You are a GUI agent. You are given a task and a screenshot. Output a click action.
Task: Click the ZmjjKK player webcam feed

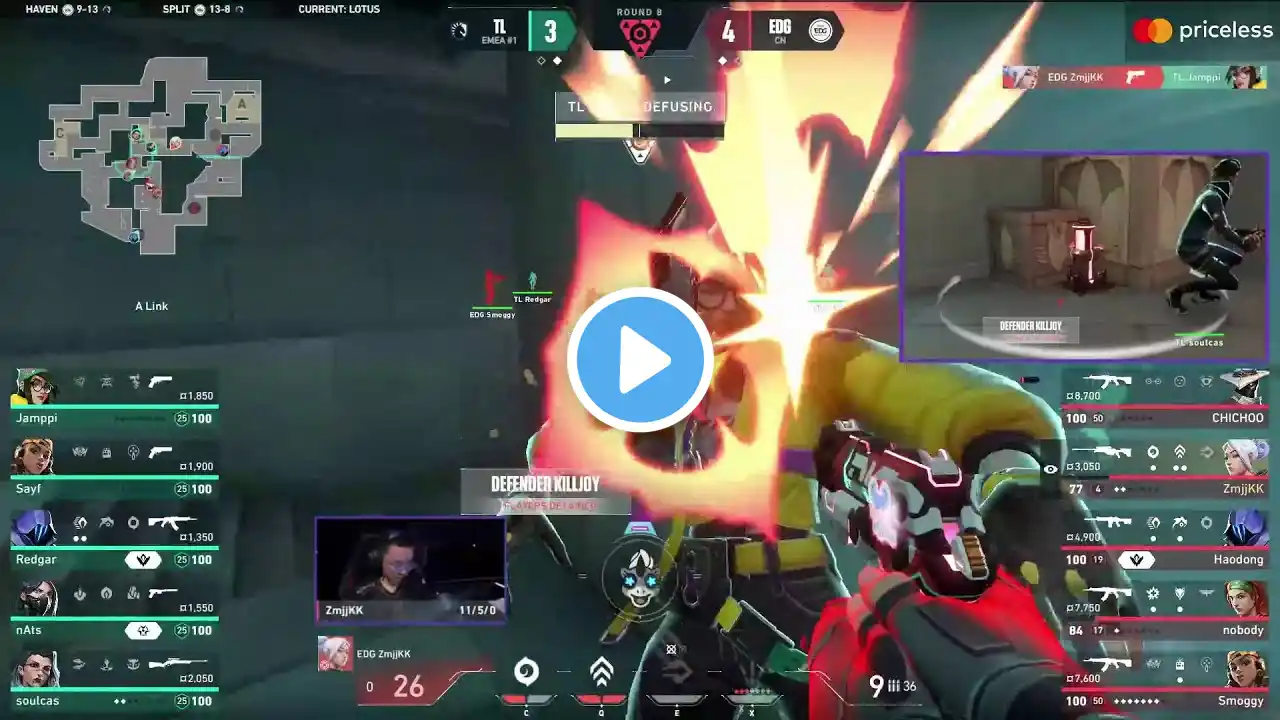(411, 570)
